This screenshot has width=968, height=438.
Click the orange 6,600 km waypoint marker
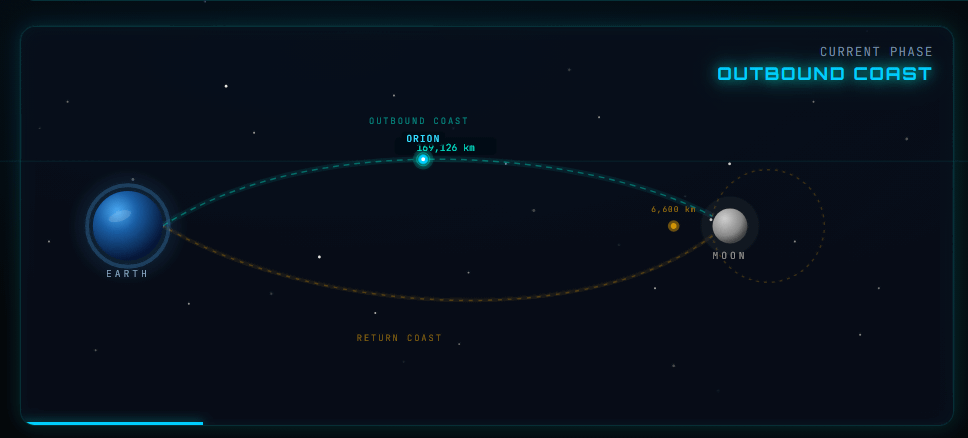(673, 226)
